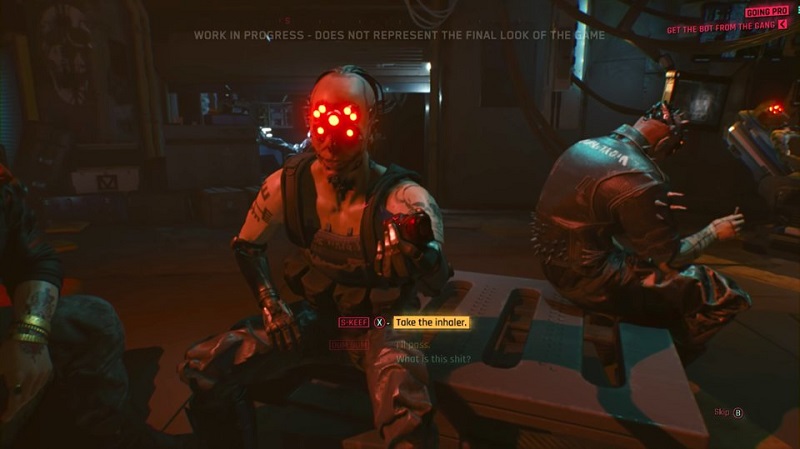
Task: Pick the "What is this shit?" response
Action: click(433, 358)
